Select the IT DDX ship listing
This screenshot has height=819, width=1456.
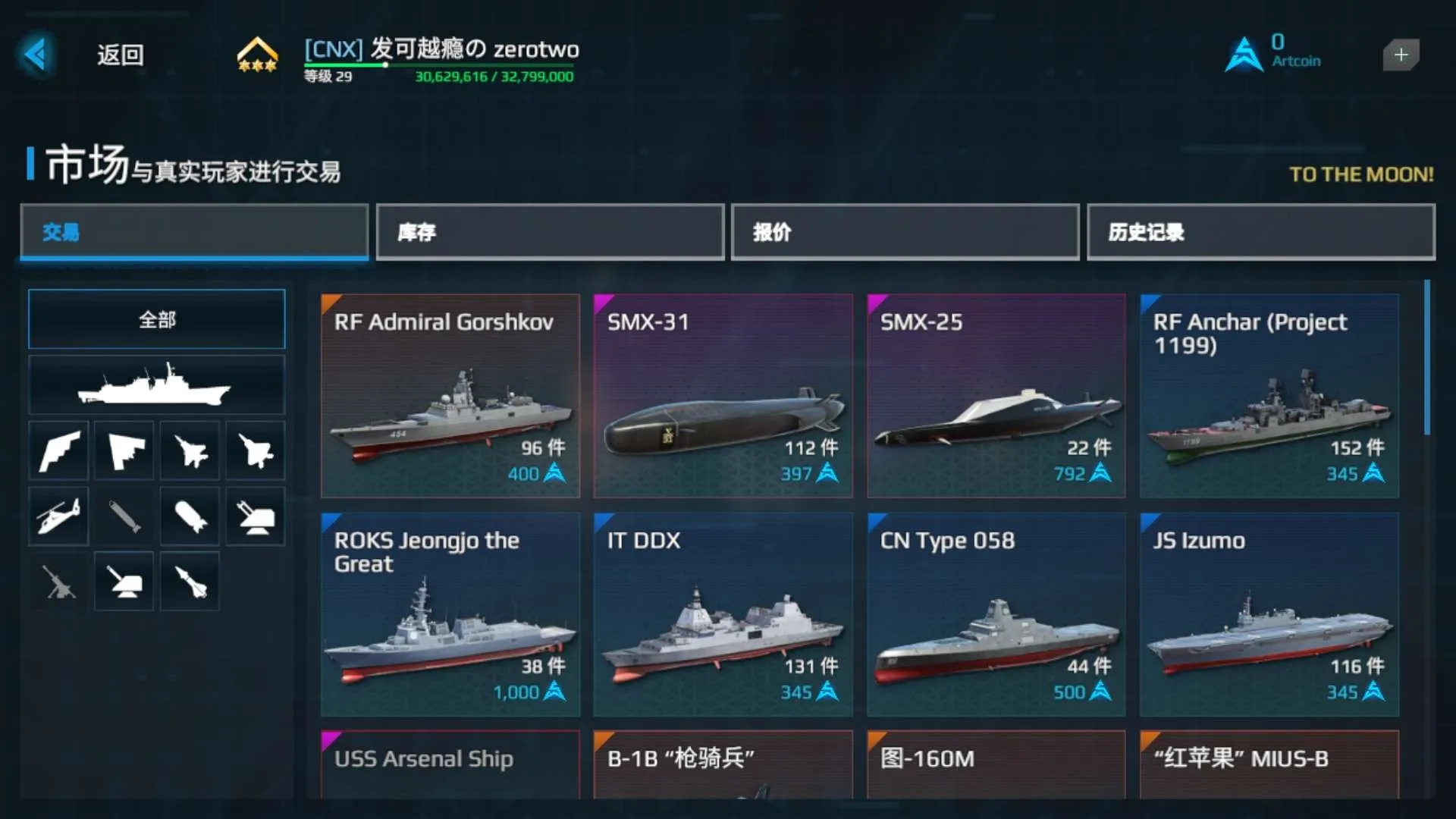pos(723,614)
